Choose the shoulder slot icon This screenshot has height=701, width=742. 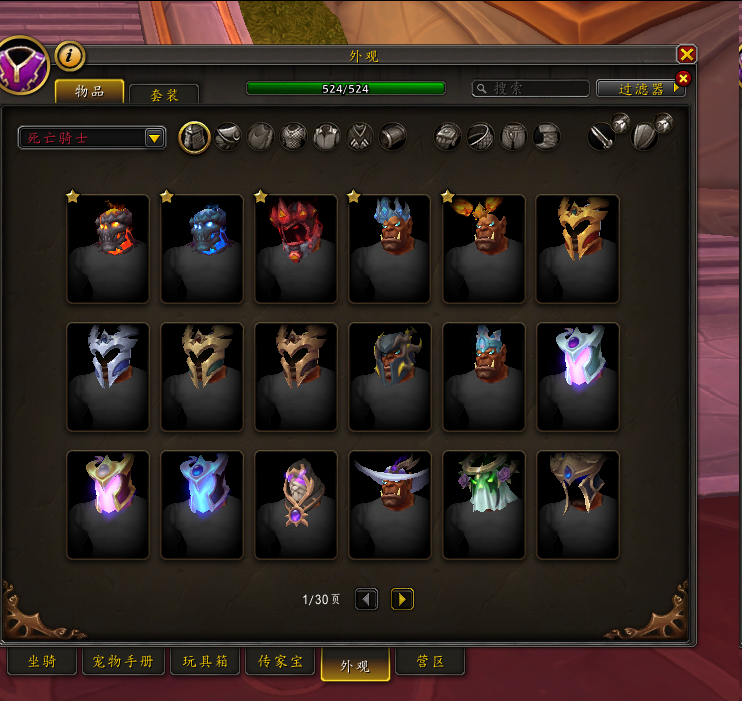tap(227, 137)
